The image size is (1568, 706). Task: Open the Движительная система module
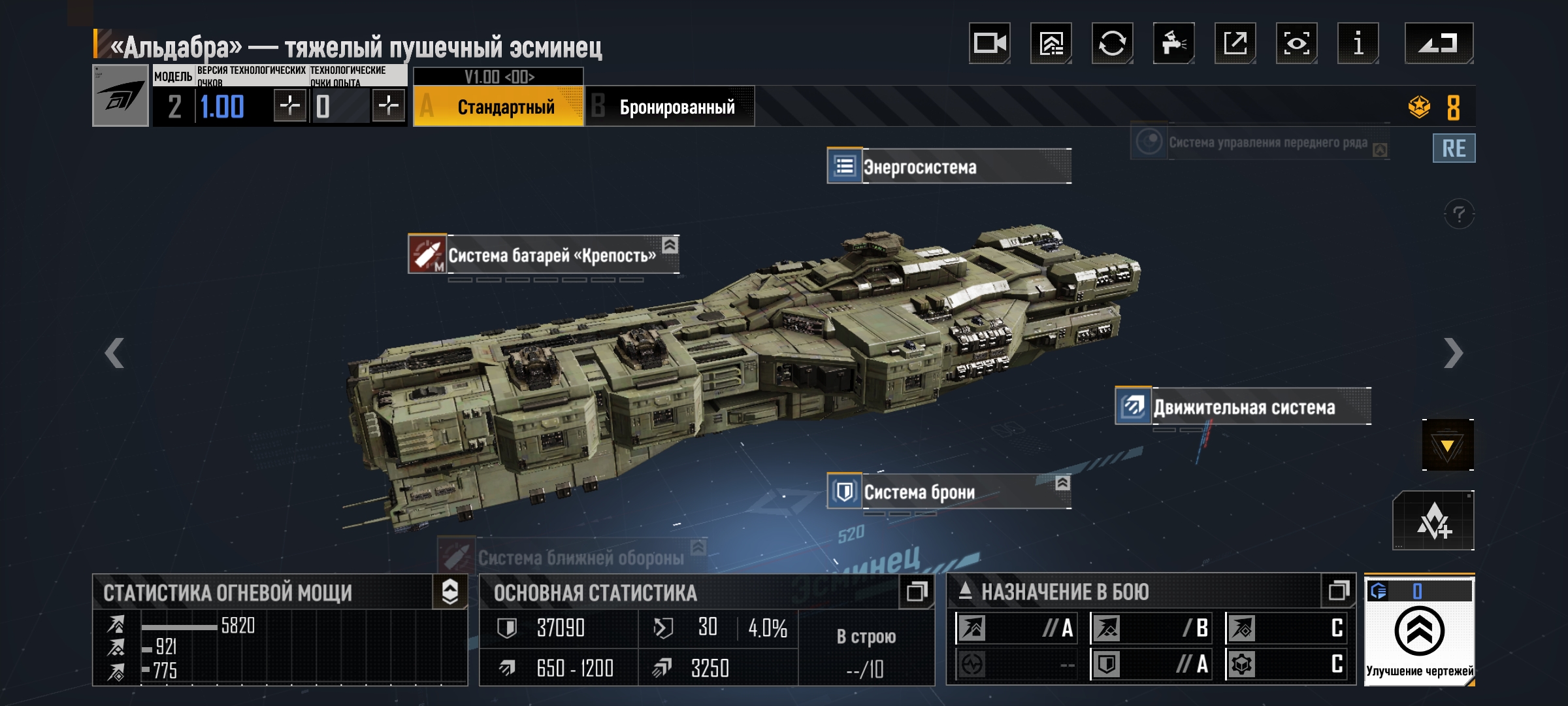point(1243,407)
